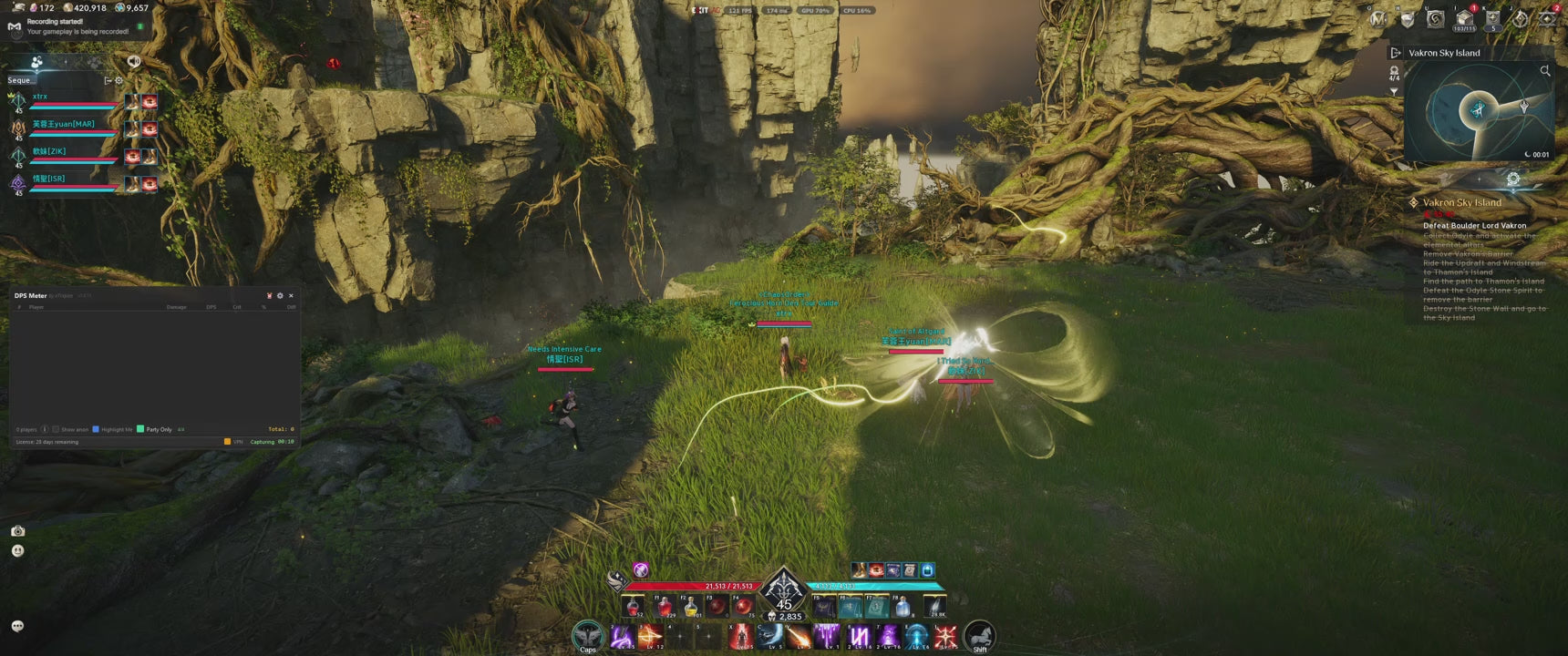The width and height of the screenshot is (1568, 656).
Task: Use the red health potion on F1
Action: pos(665,607)
